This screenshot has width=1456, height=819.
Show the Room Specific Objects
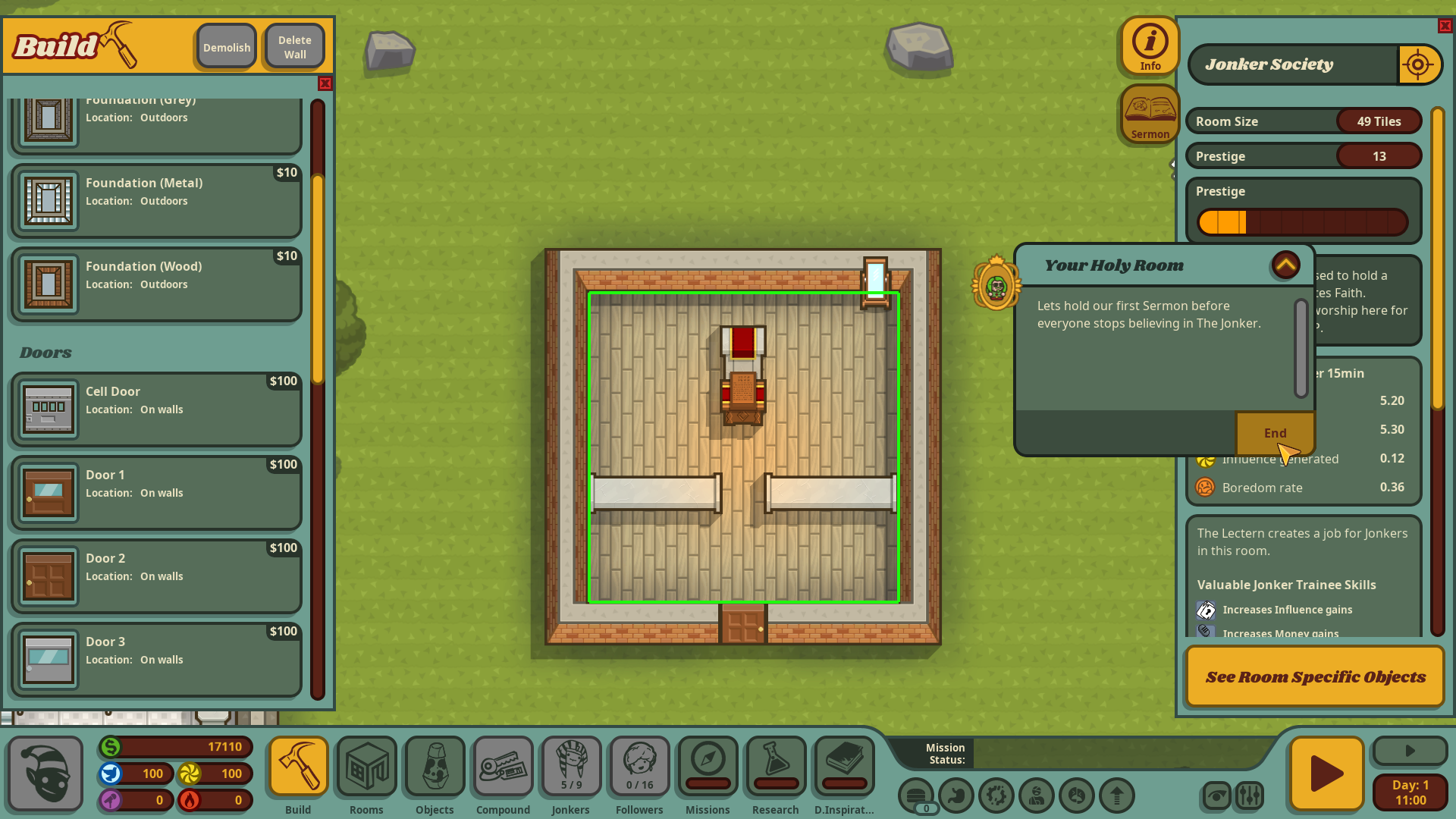click(1315, 676)
